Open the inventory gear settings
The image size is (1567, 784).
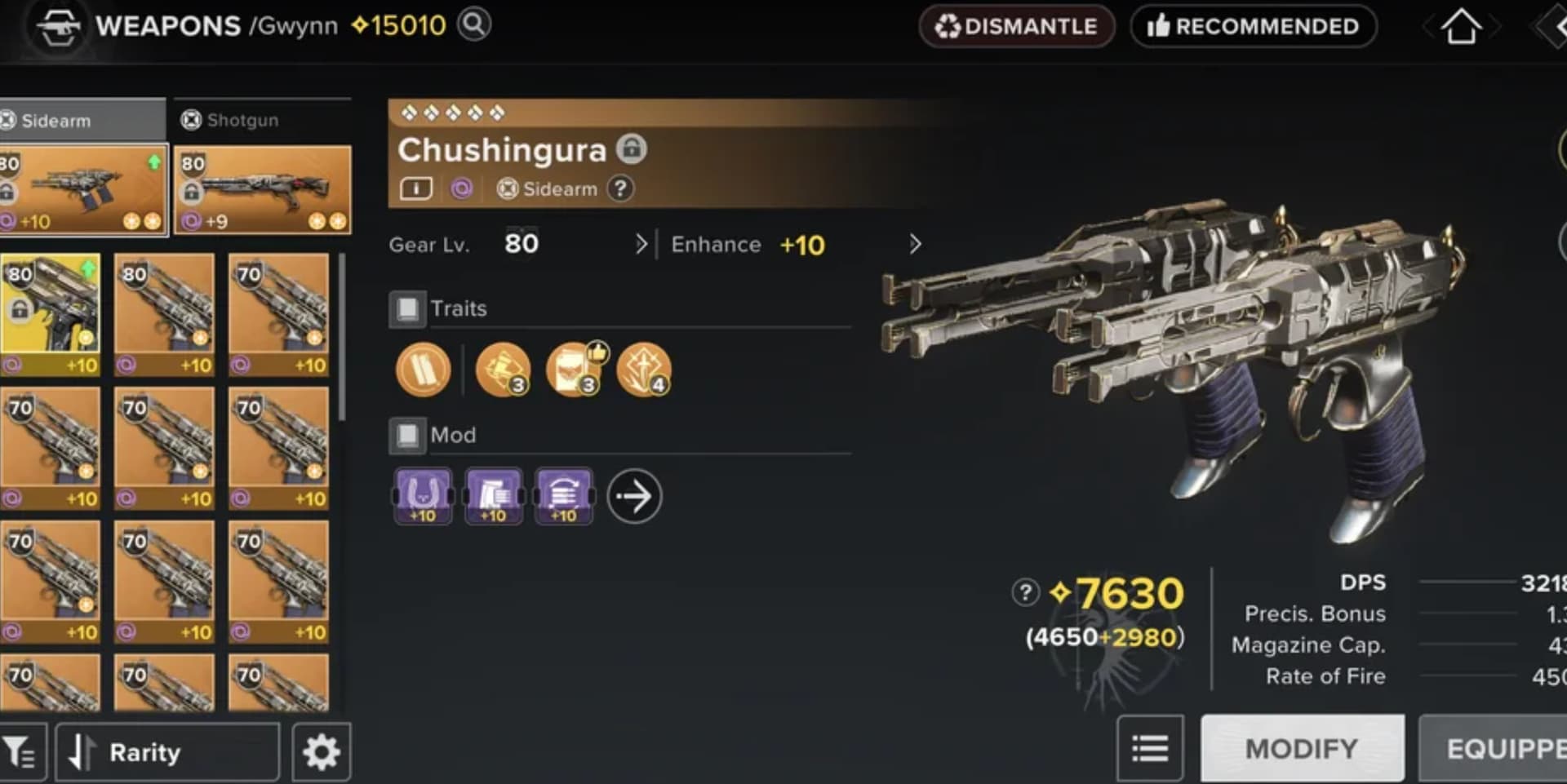[322, 751]
